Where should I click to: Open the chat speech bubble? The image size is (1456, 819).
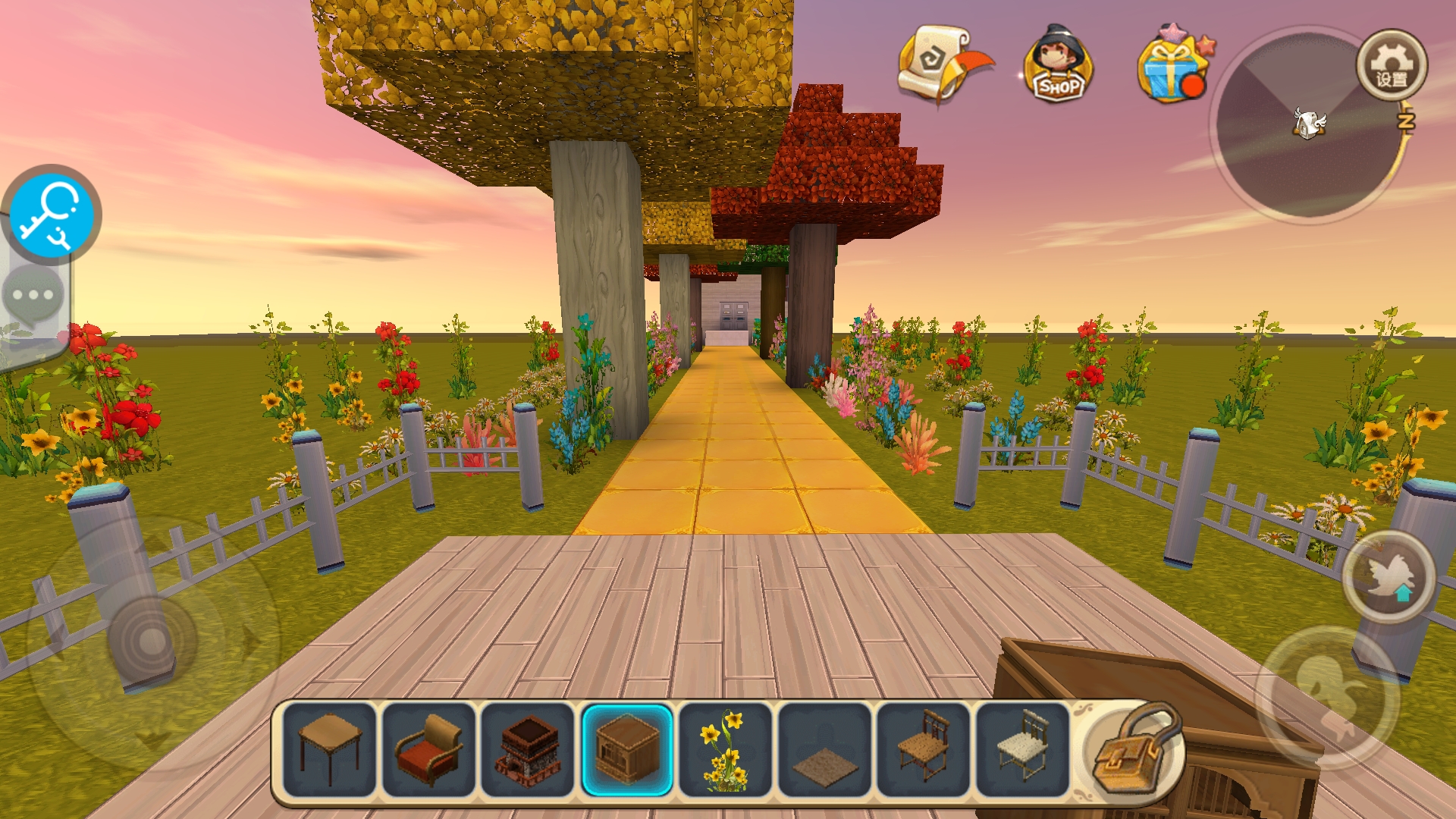click(x=33, y=295)
